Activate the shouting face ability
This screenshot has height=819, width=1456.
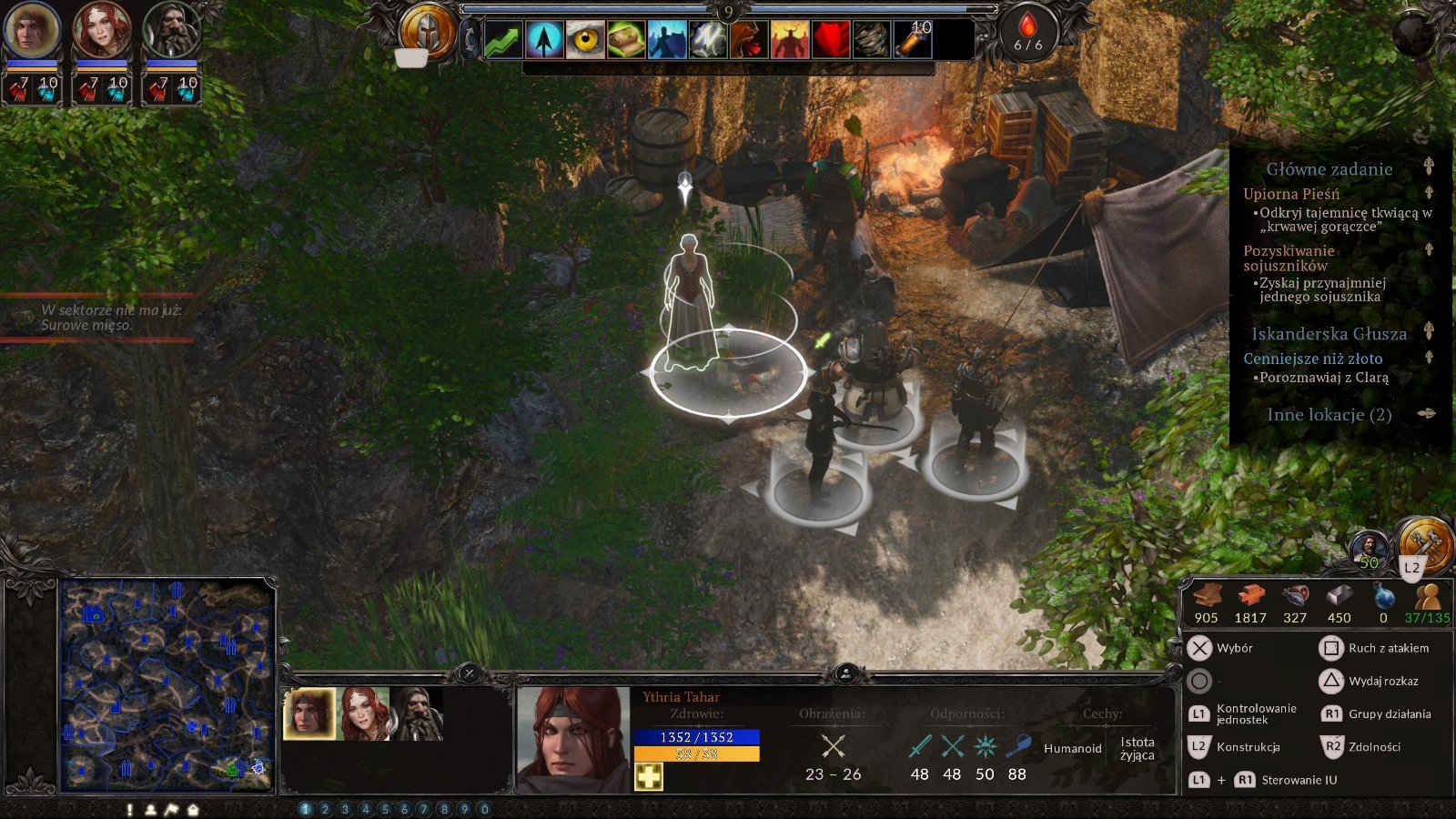pyautogui.click(x=749, y=40)
